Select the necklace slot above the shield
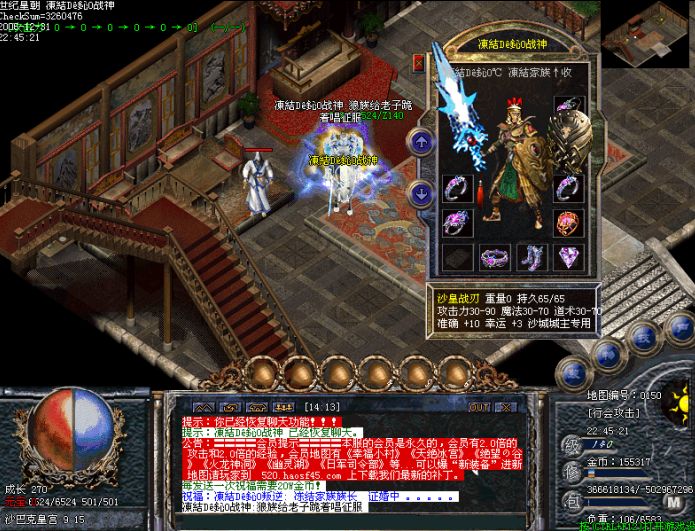Viewport: 695px width, 531px height. coord(568,108)
